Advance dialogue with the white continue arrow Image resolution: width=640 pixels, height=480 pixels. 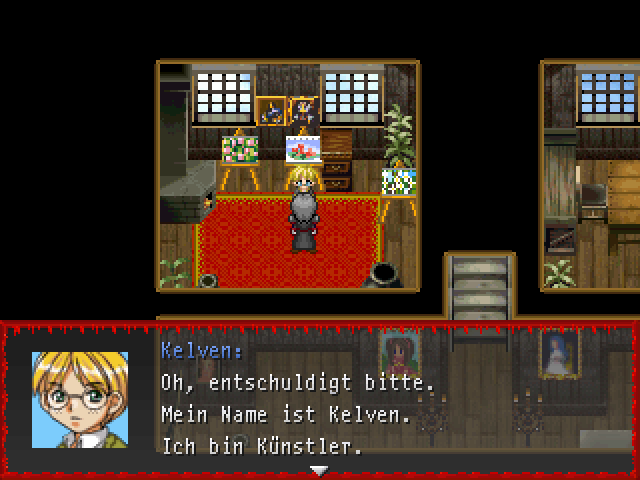click(319, 469)
